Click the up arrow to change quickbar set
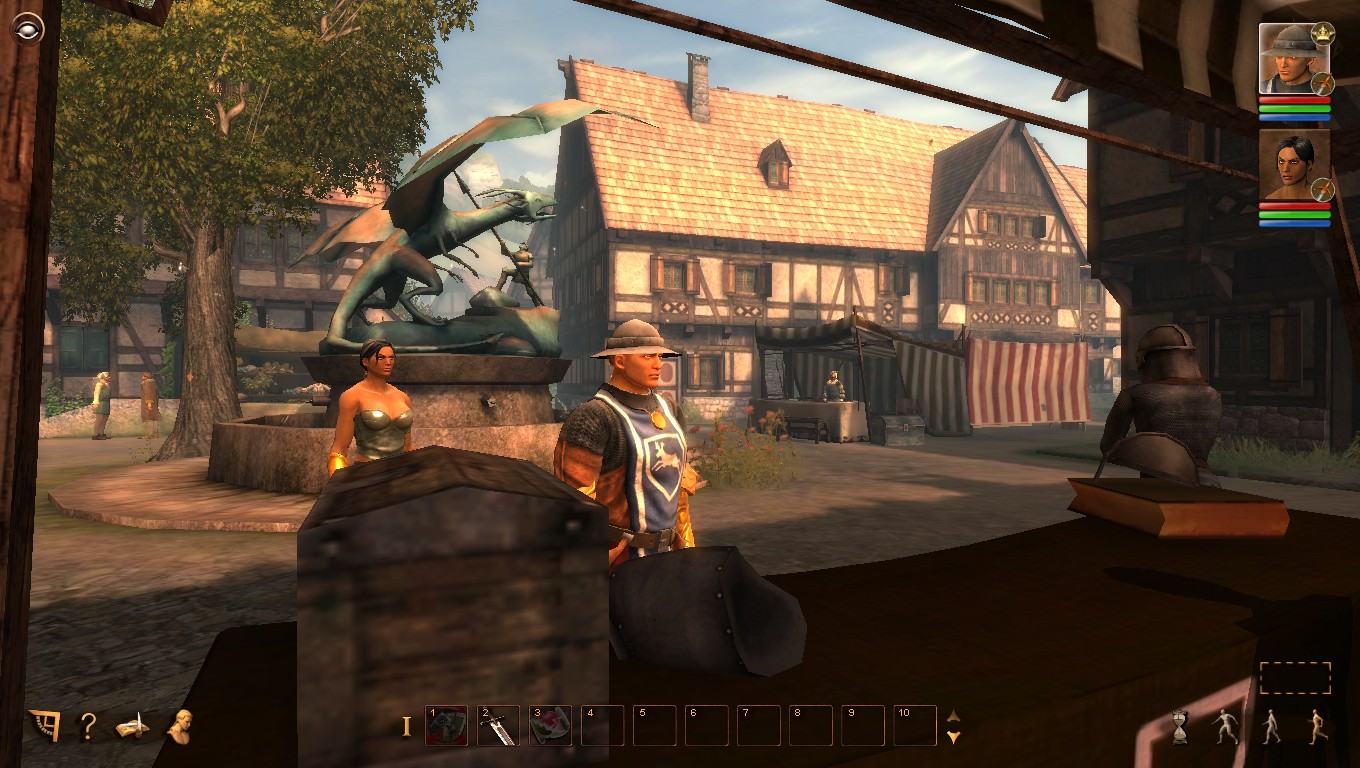 coord(951,714)
